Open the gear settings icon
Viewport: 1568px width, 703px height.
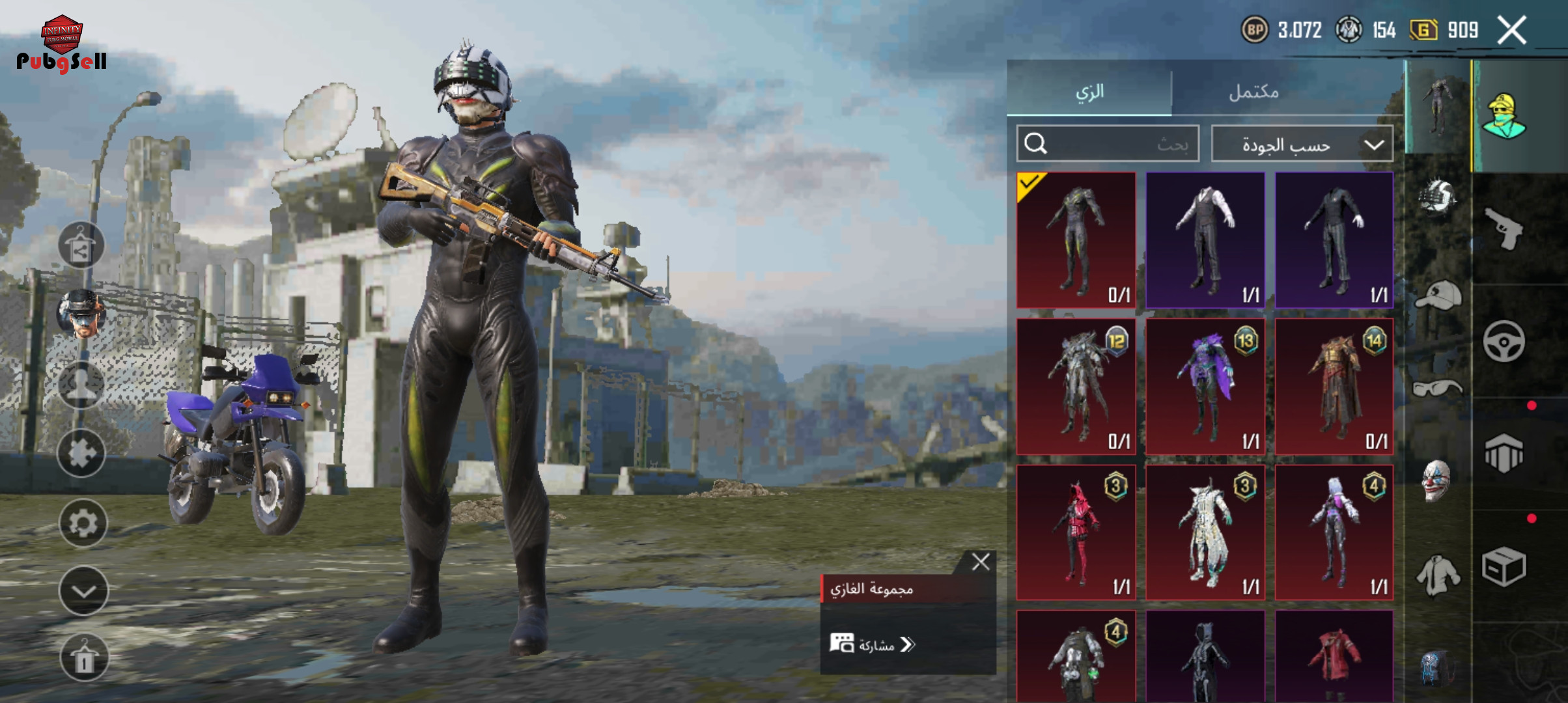click(83, 523)
